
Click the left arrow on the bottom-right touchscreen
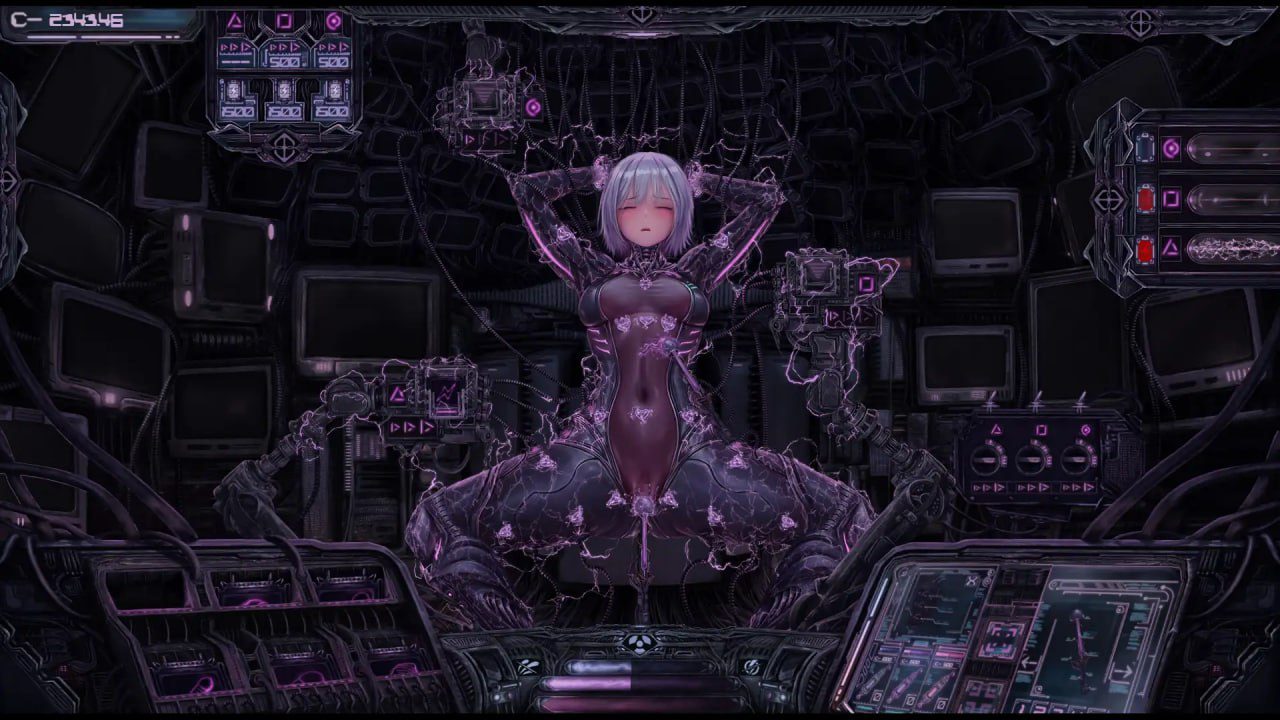[x=1028, y=662]
